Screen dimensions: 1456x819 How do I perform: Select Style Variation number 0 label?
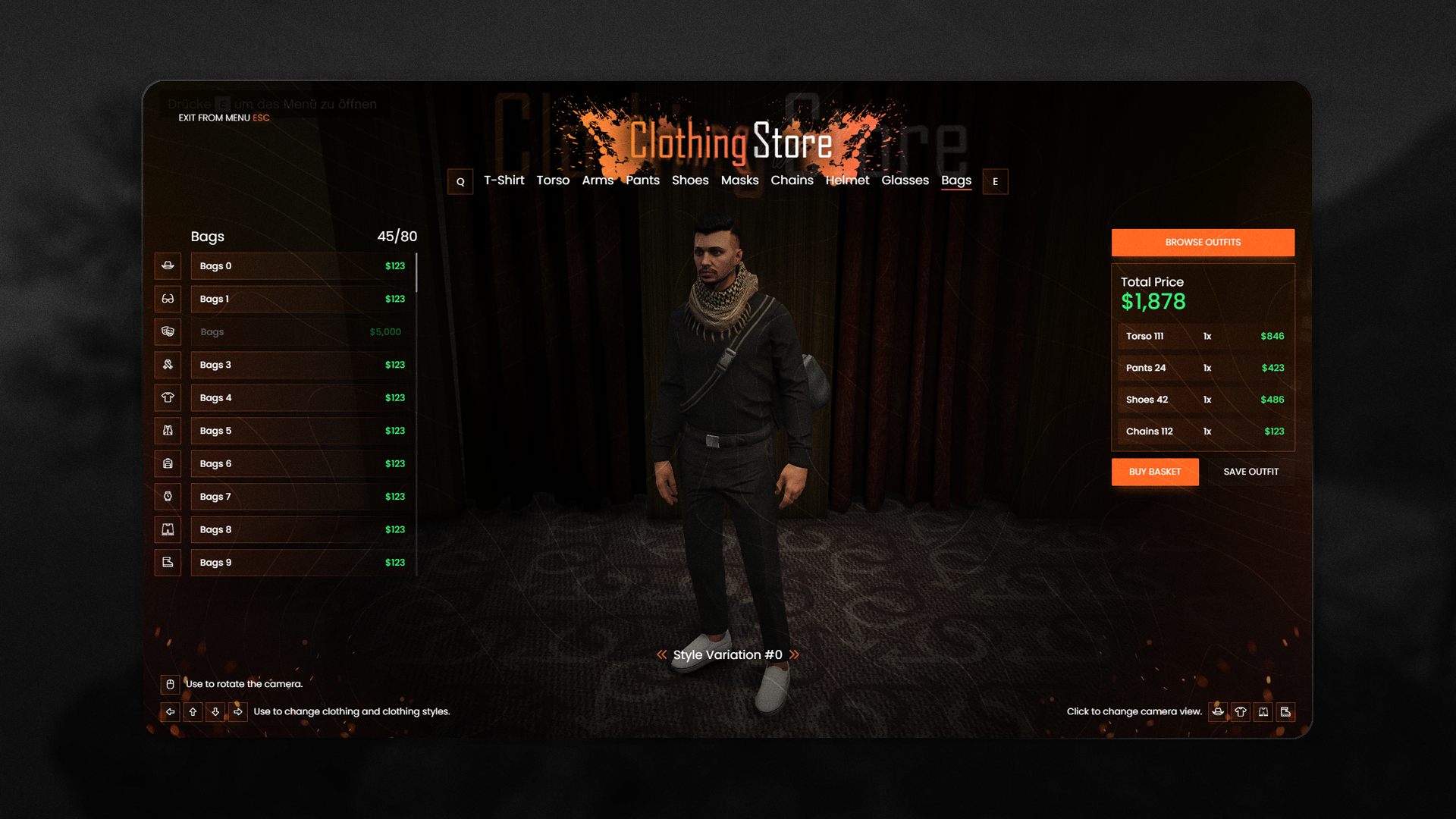click(x=727, y=654)
